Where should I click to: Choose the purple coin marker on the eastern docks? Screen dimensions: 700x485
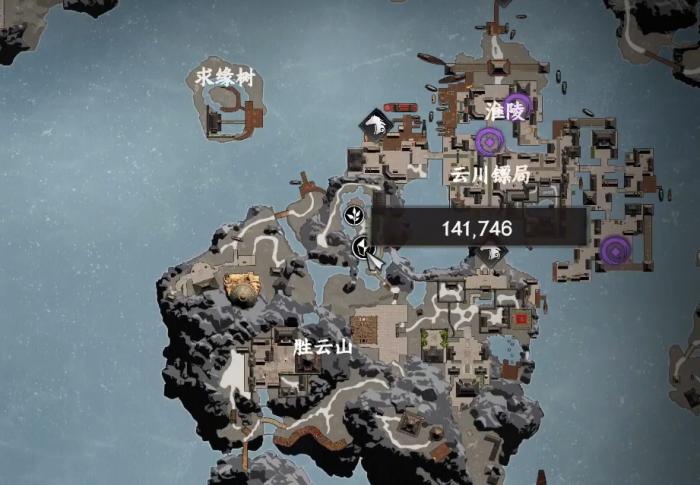pyautogui.click(x=616, y=249)
